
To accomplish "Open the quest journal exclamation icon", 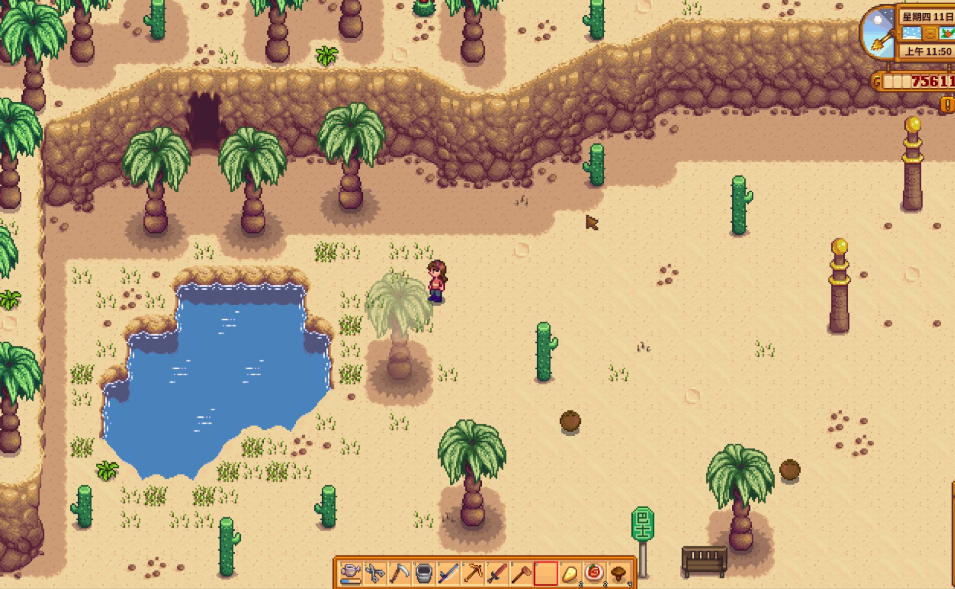I will (946, 104).
